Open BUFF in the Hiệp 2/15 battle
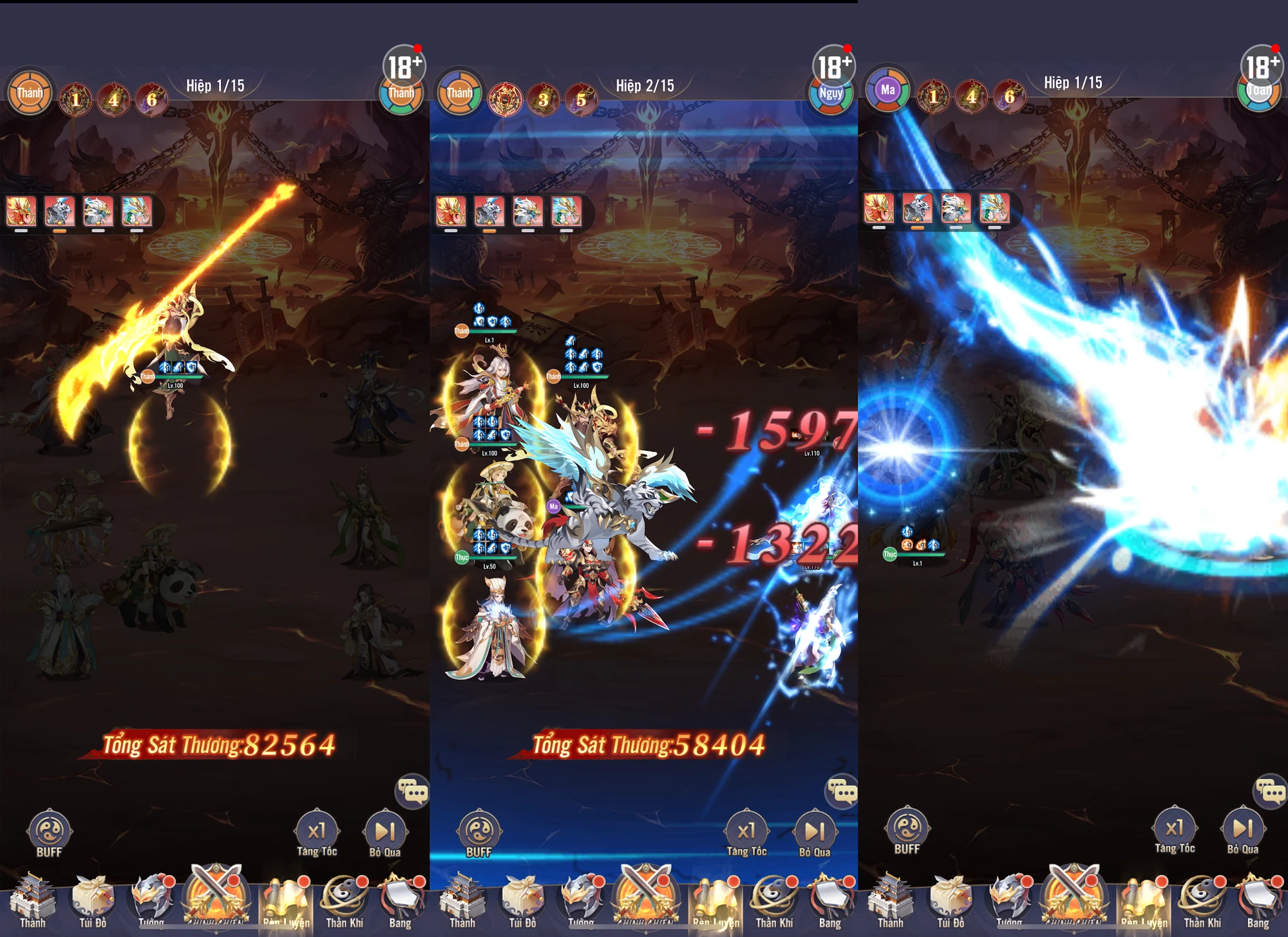The height and width of the screenshot is (937, 1288). 478,833
